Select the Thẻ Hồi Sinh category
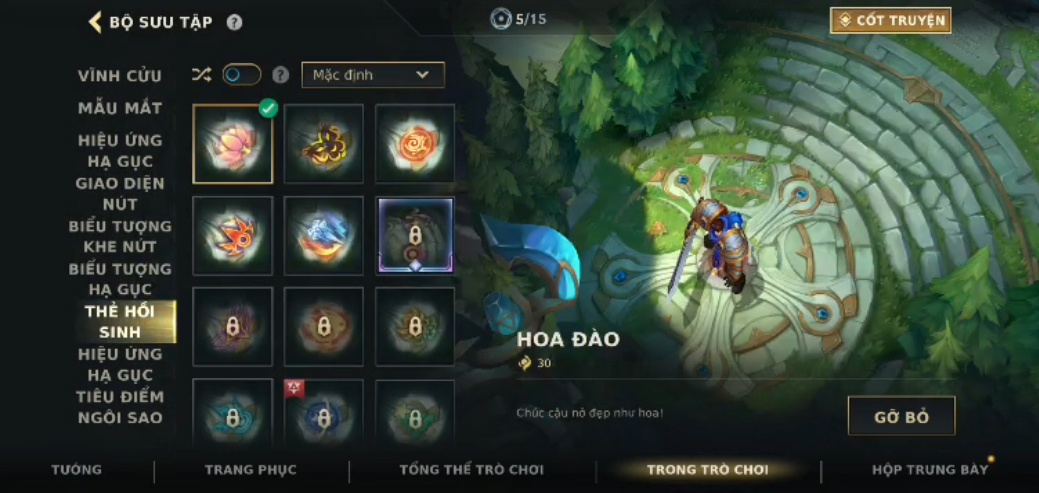 (120, 322)
